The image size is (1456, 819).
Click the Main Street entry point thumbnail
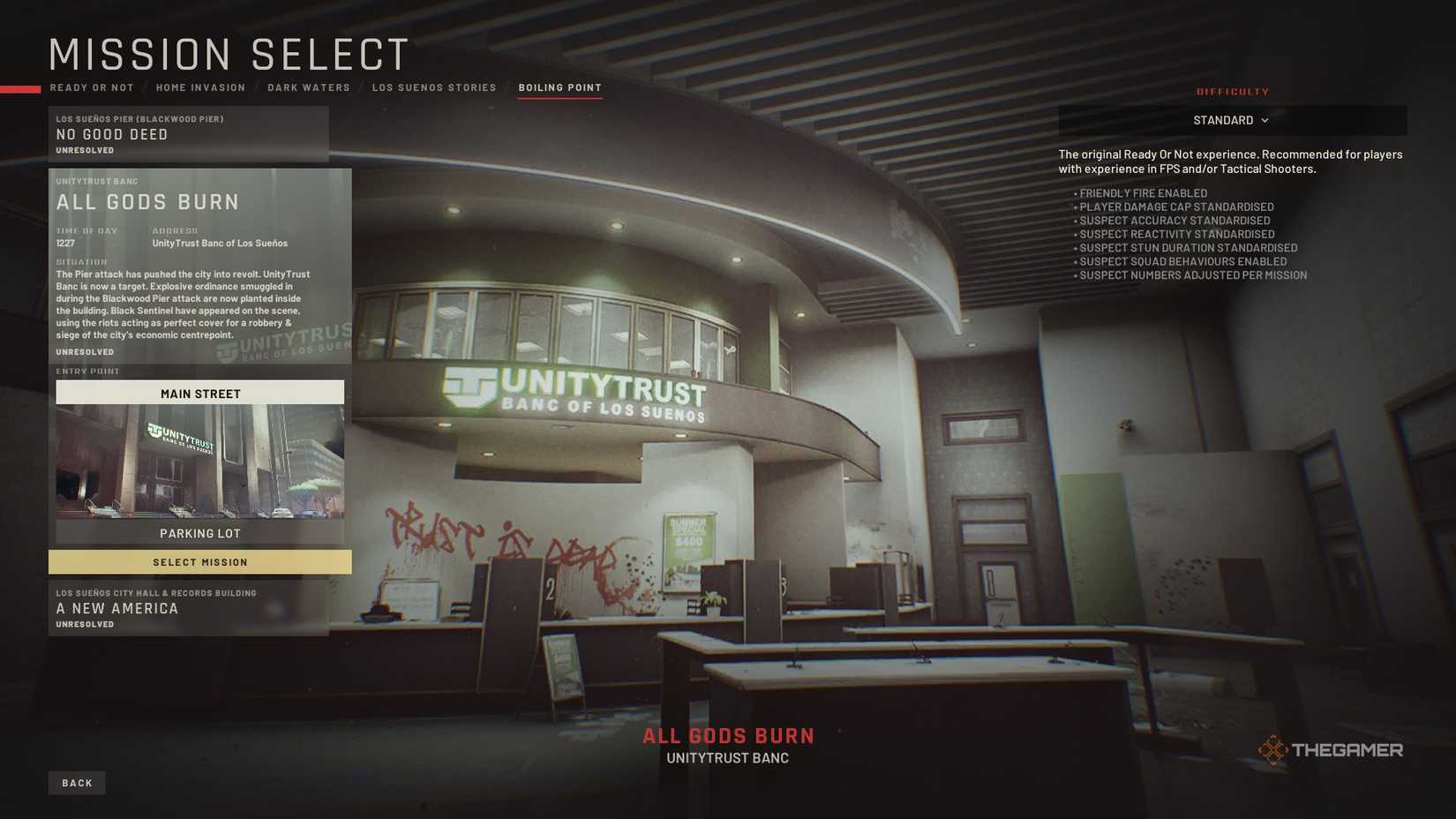pos(200,461)
